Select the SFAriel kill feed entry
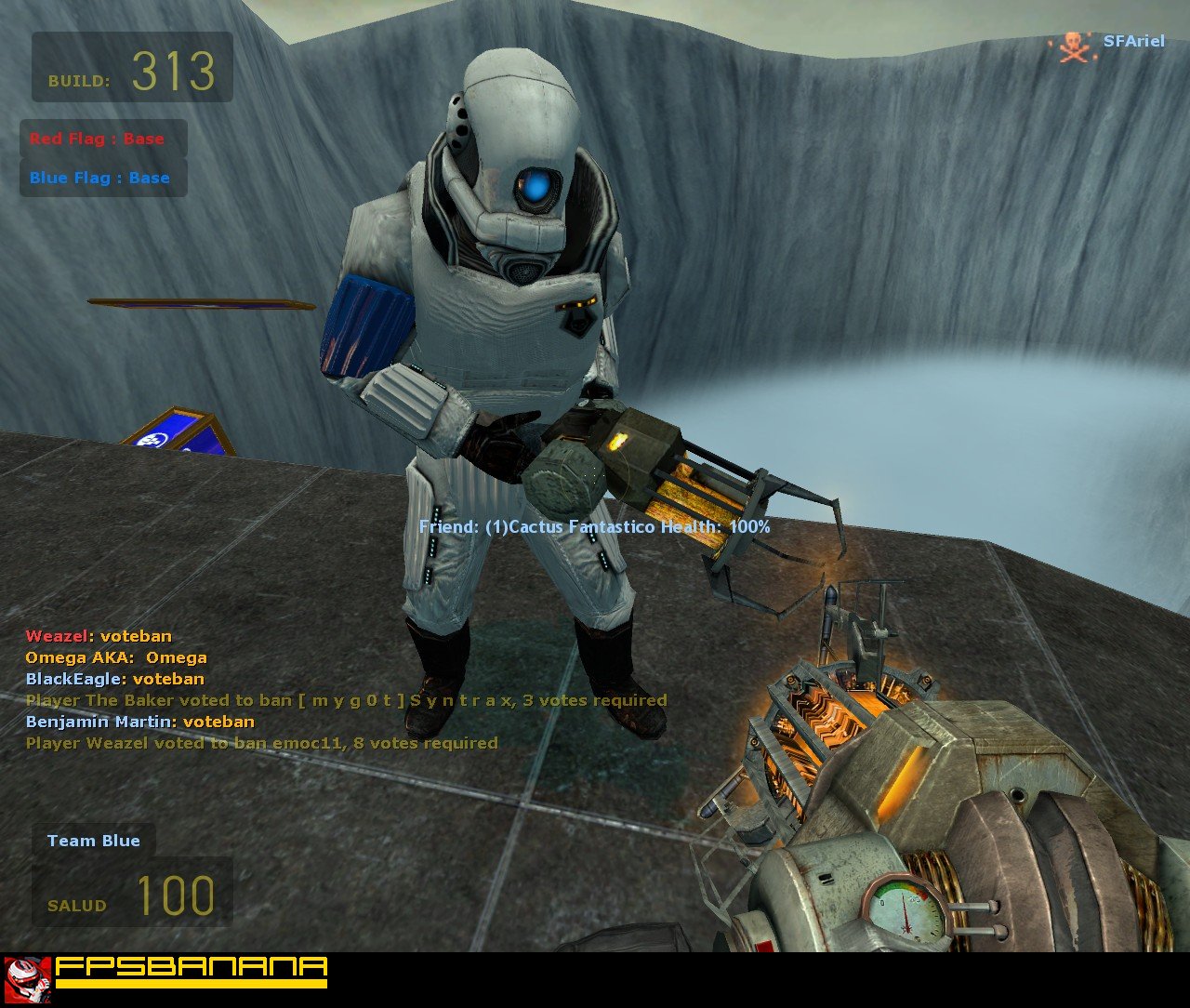The image size is (1190, 1008). 1112,43
